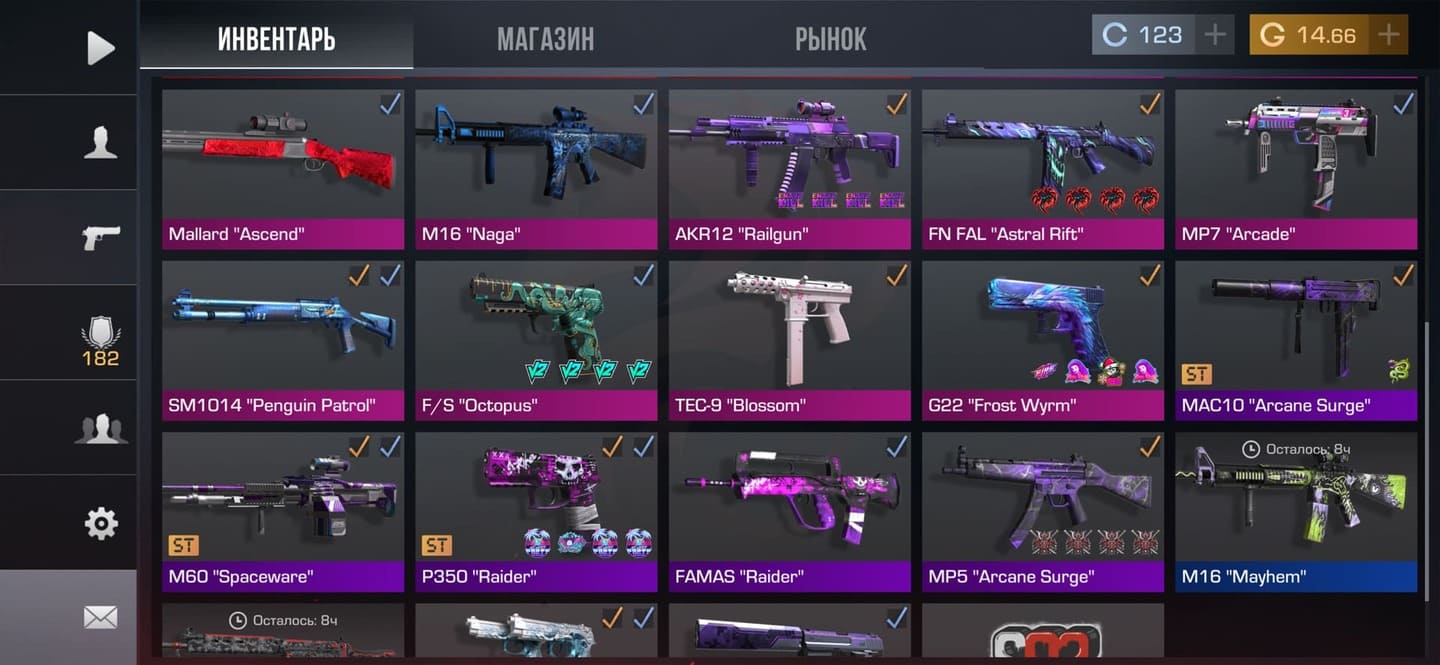Select the AKR12 "Railgun" skin
This screenshot has width=1440, height=665.
(x=790, y=168)
